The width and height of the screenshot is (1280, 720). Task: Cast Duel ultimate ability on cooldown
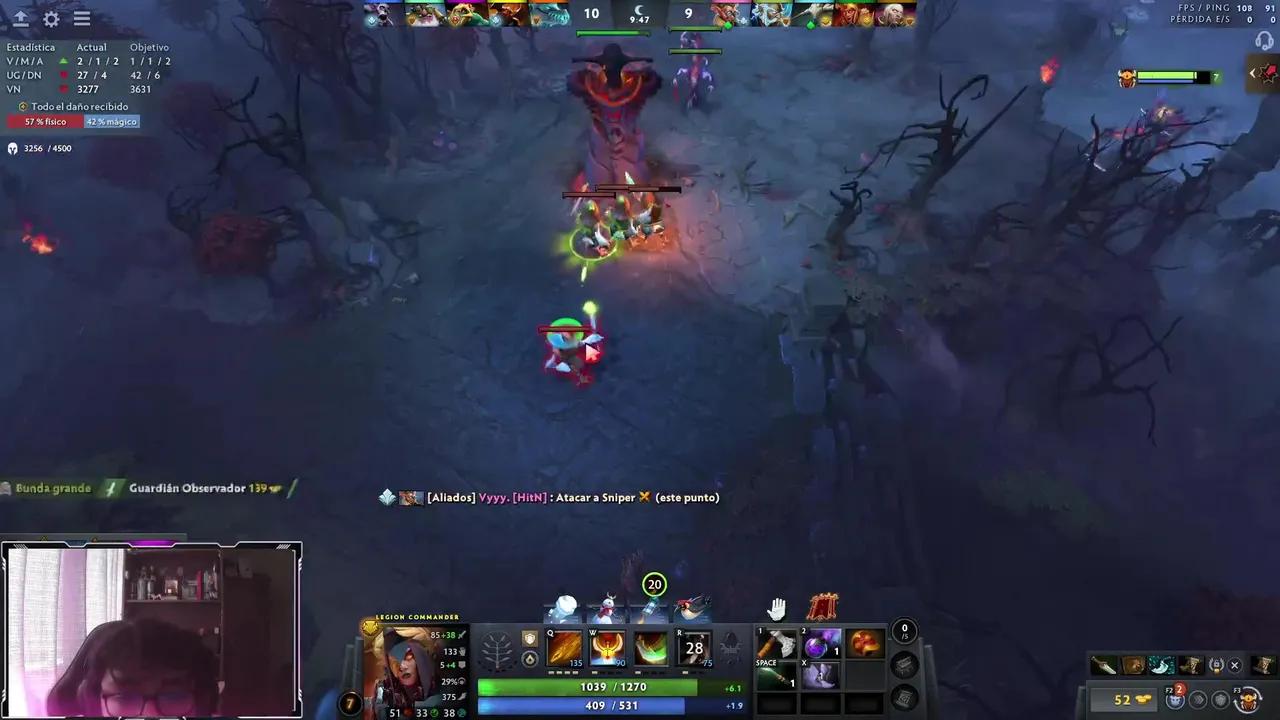(694, 648)
